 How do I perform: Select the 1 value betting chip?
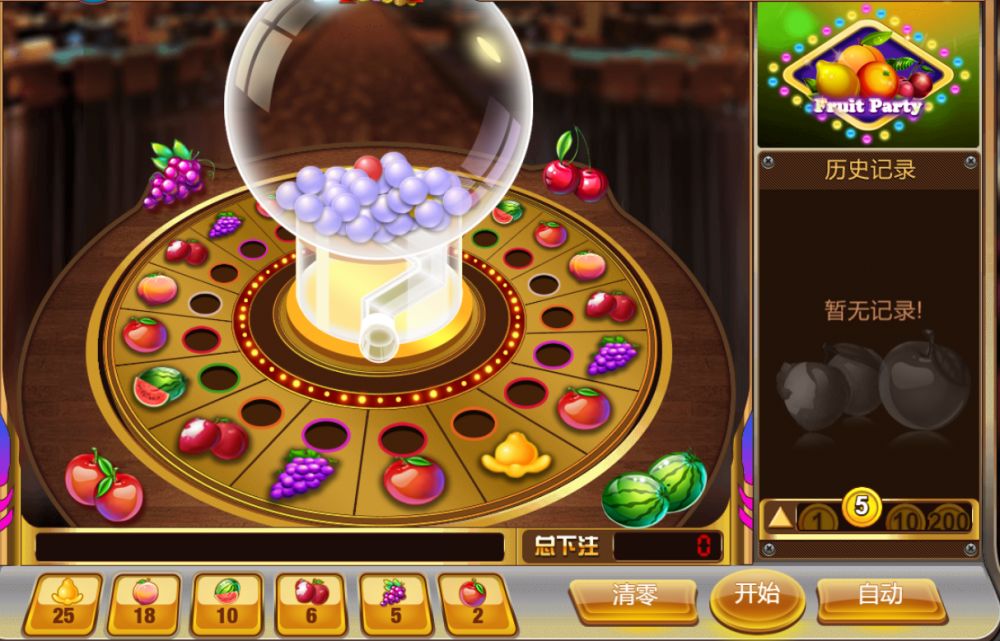(x=820, y=519)
